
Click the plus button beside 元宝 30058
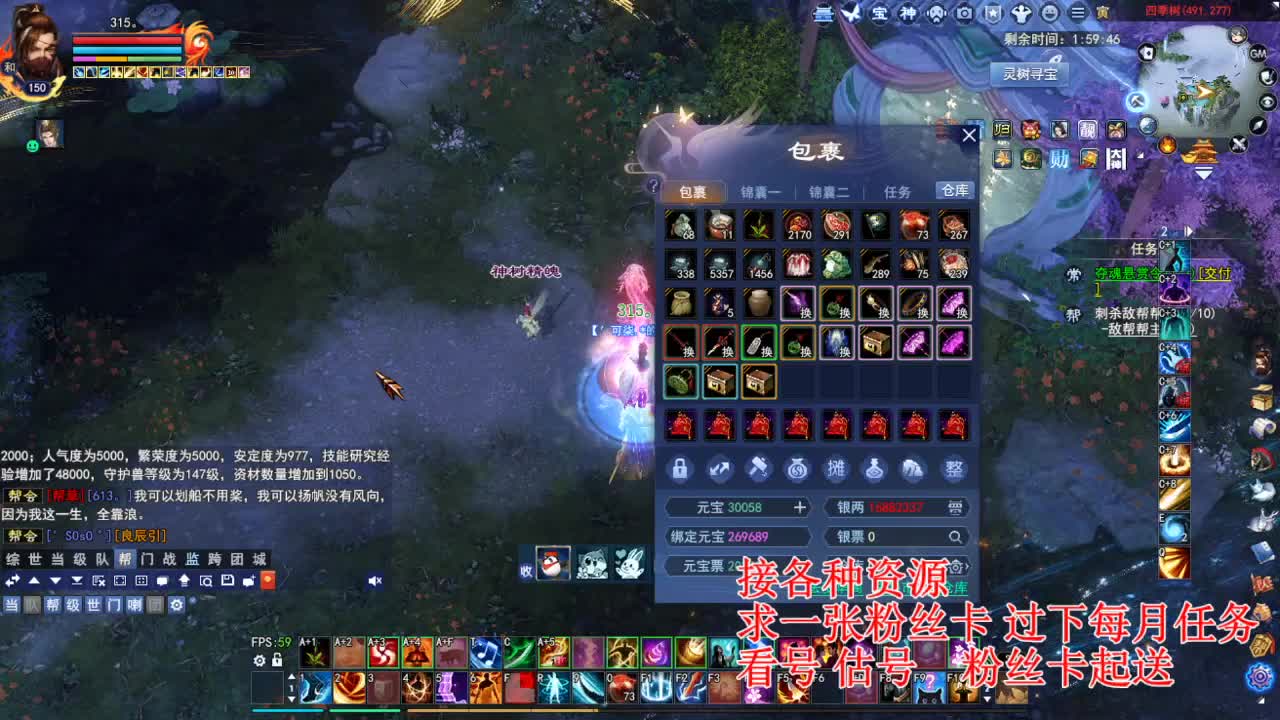pos(800,507)
